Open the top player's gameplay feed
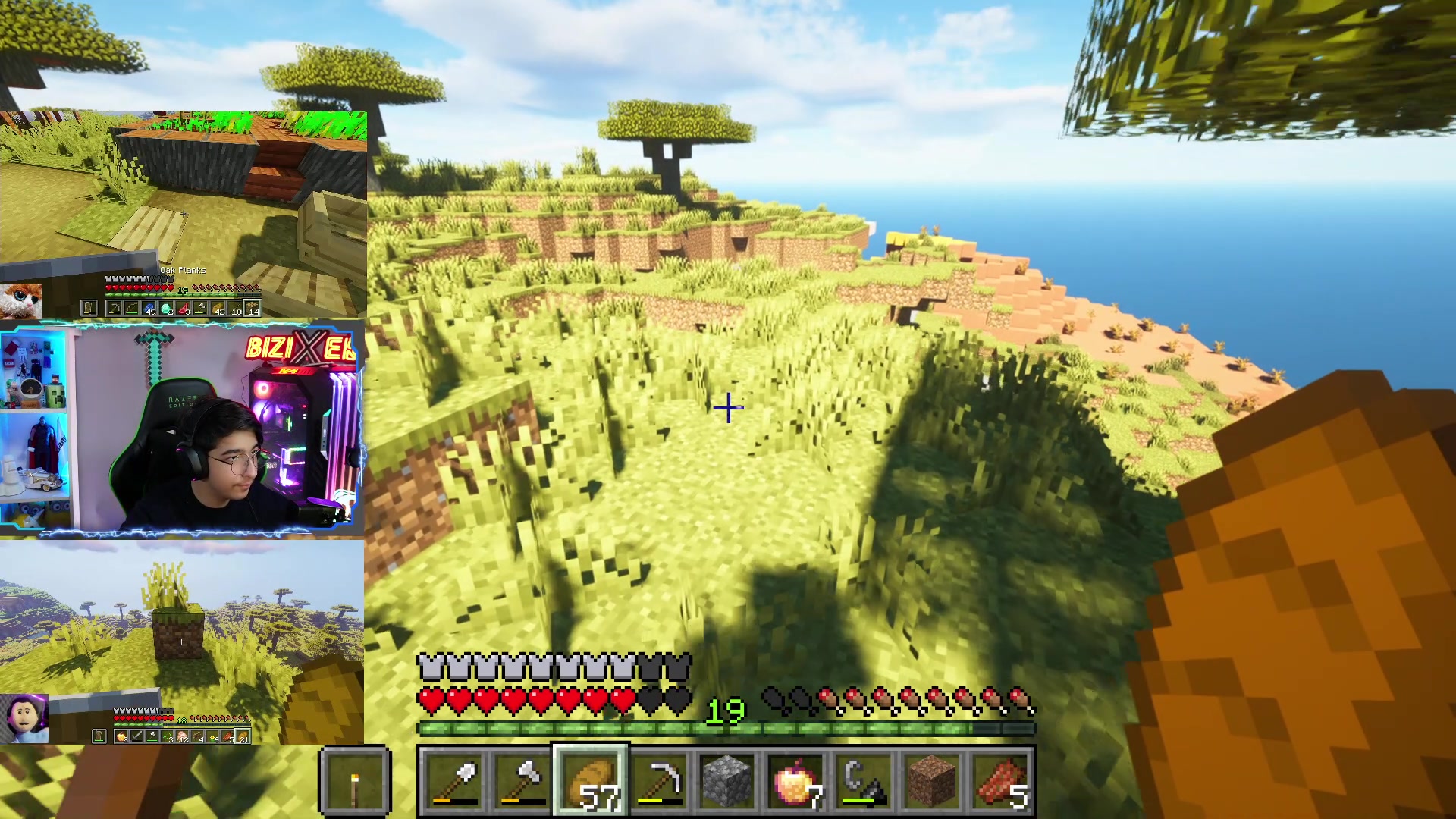Viewport: 1456px width, 819px height. coord(184,215)
